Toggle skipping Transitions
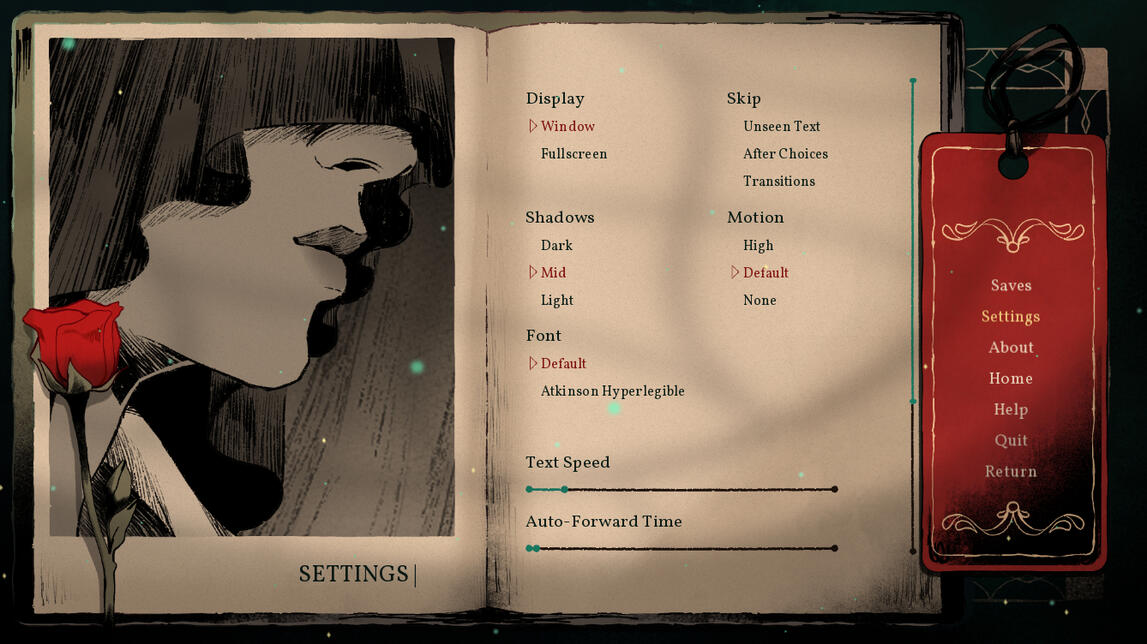This screenshot has height=644, width=1147. point(778,181)
